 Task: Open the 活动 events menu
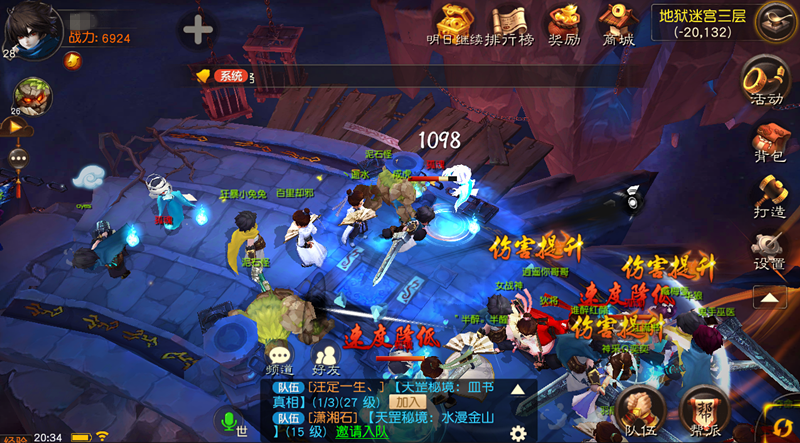pos(767,80)
